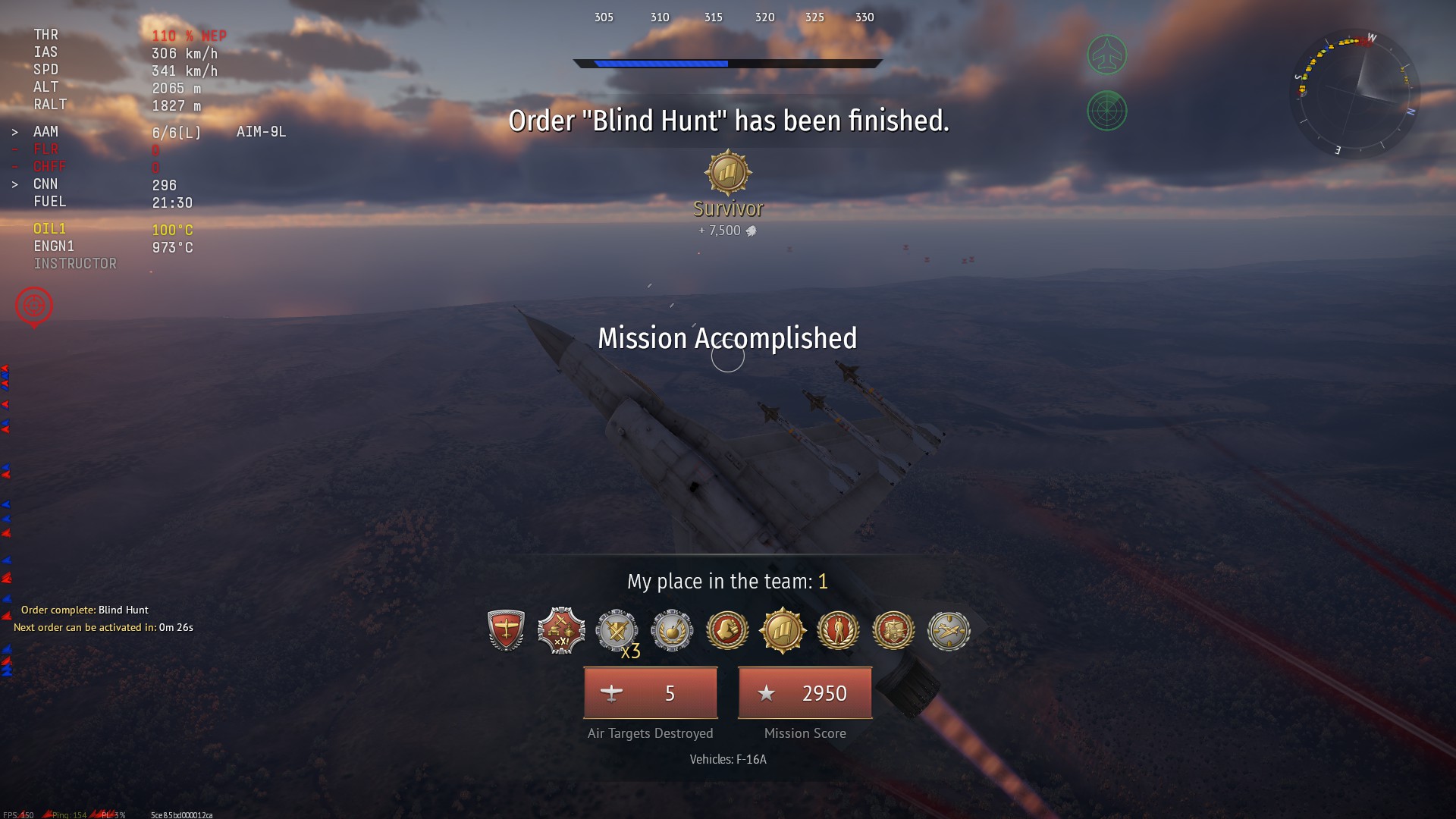
Task: Select the multi-vehicle cross-shaped award badge
Action: click(561, 630)
